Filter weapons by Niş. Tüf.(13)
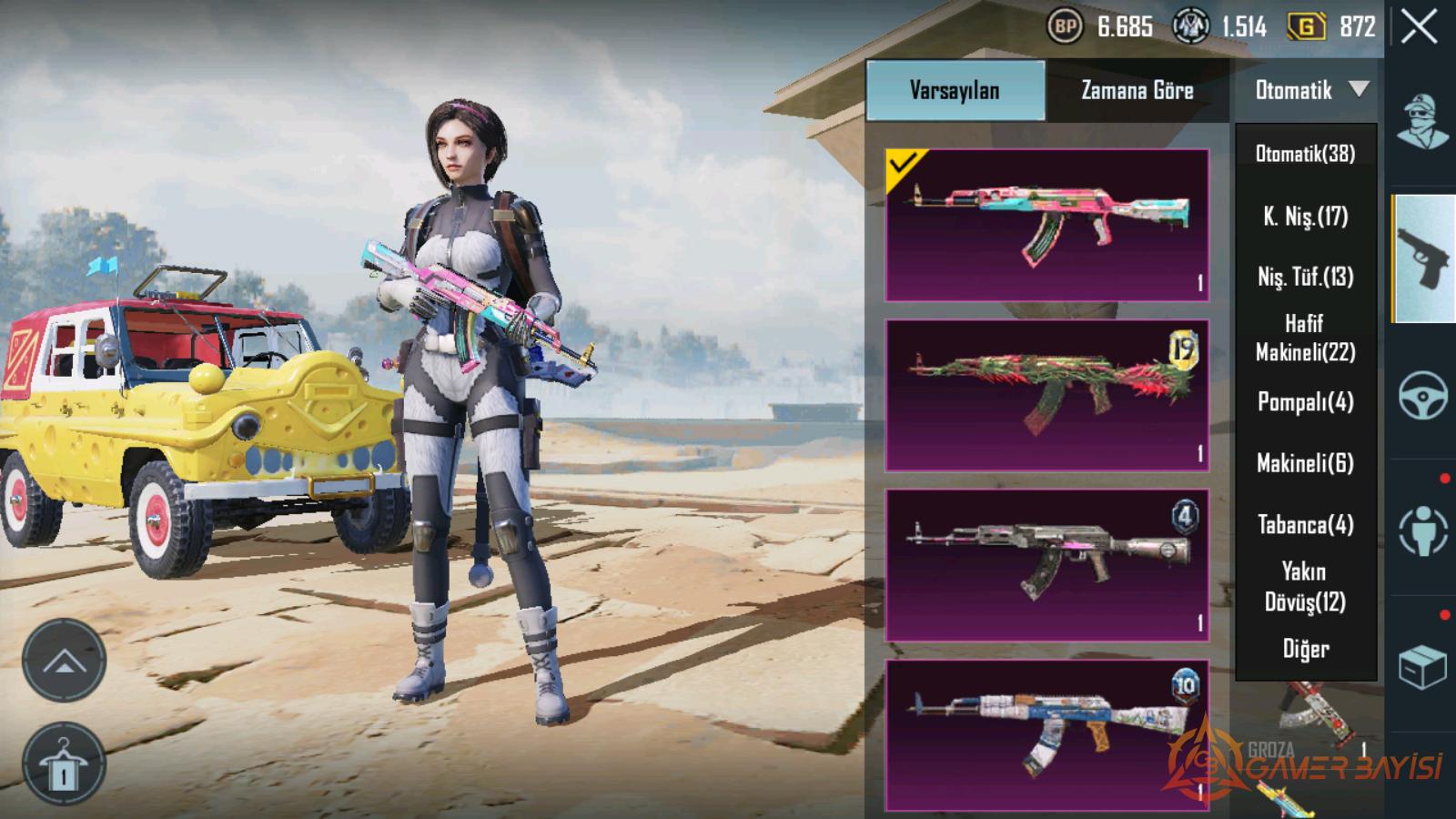Image resolution: width=1456 pixels, height=819 pixels. (x=1305, y=277)
